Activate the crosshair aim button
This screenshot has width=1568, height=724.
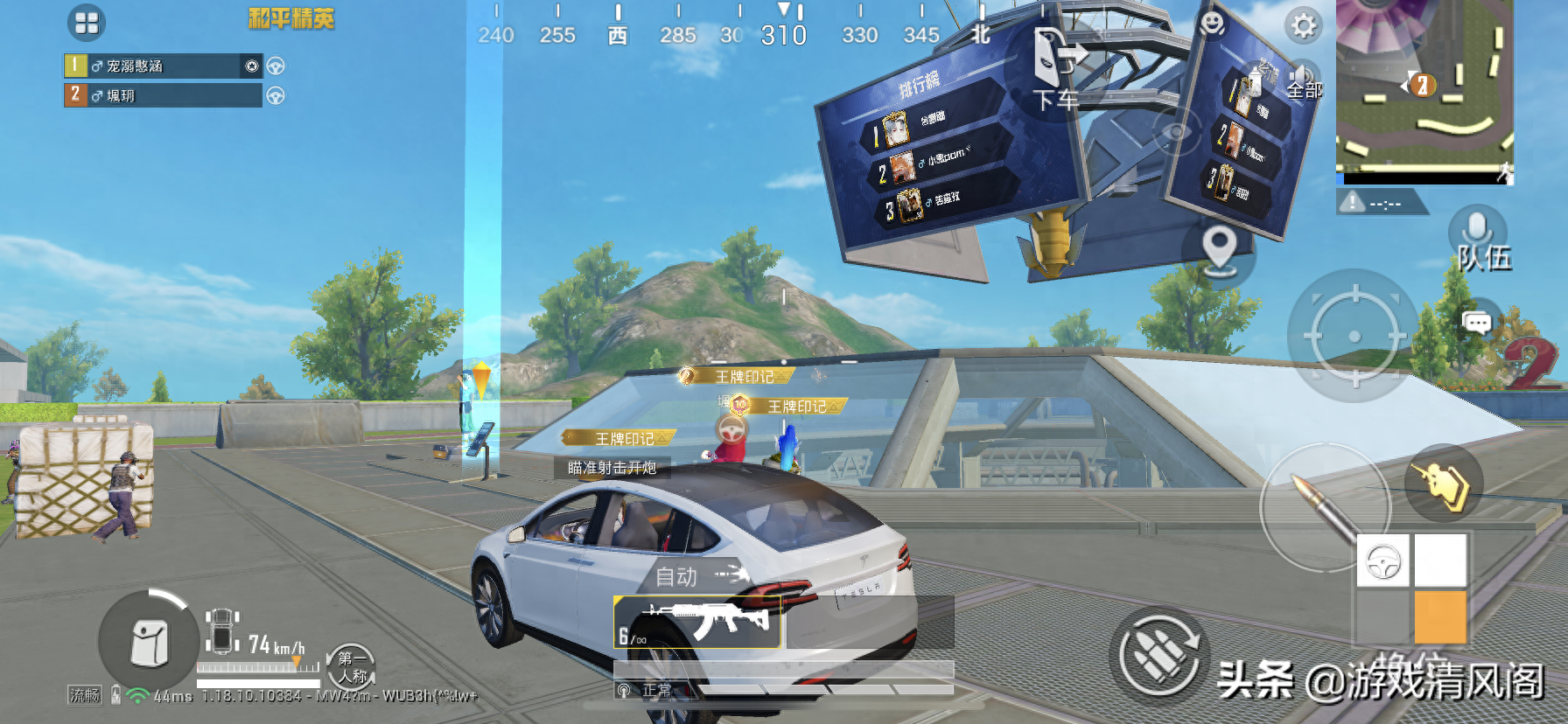coord(1354,336)
